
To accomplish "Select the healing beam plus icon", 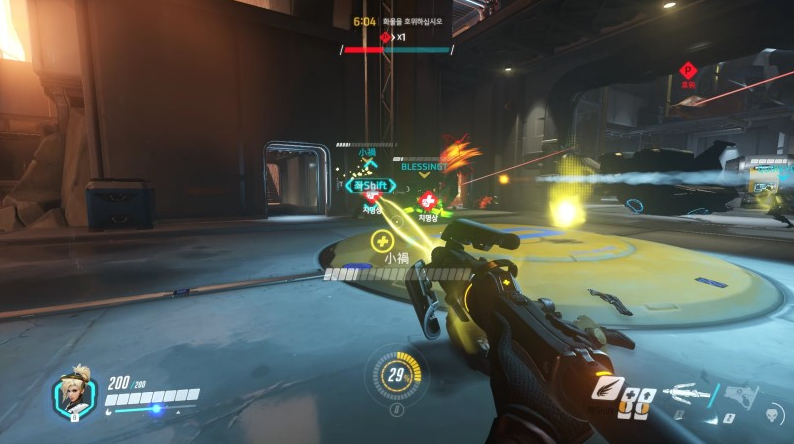I will point(630,393).
